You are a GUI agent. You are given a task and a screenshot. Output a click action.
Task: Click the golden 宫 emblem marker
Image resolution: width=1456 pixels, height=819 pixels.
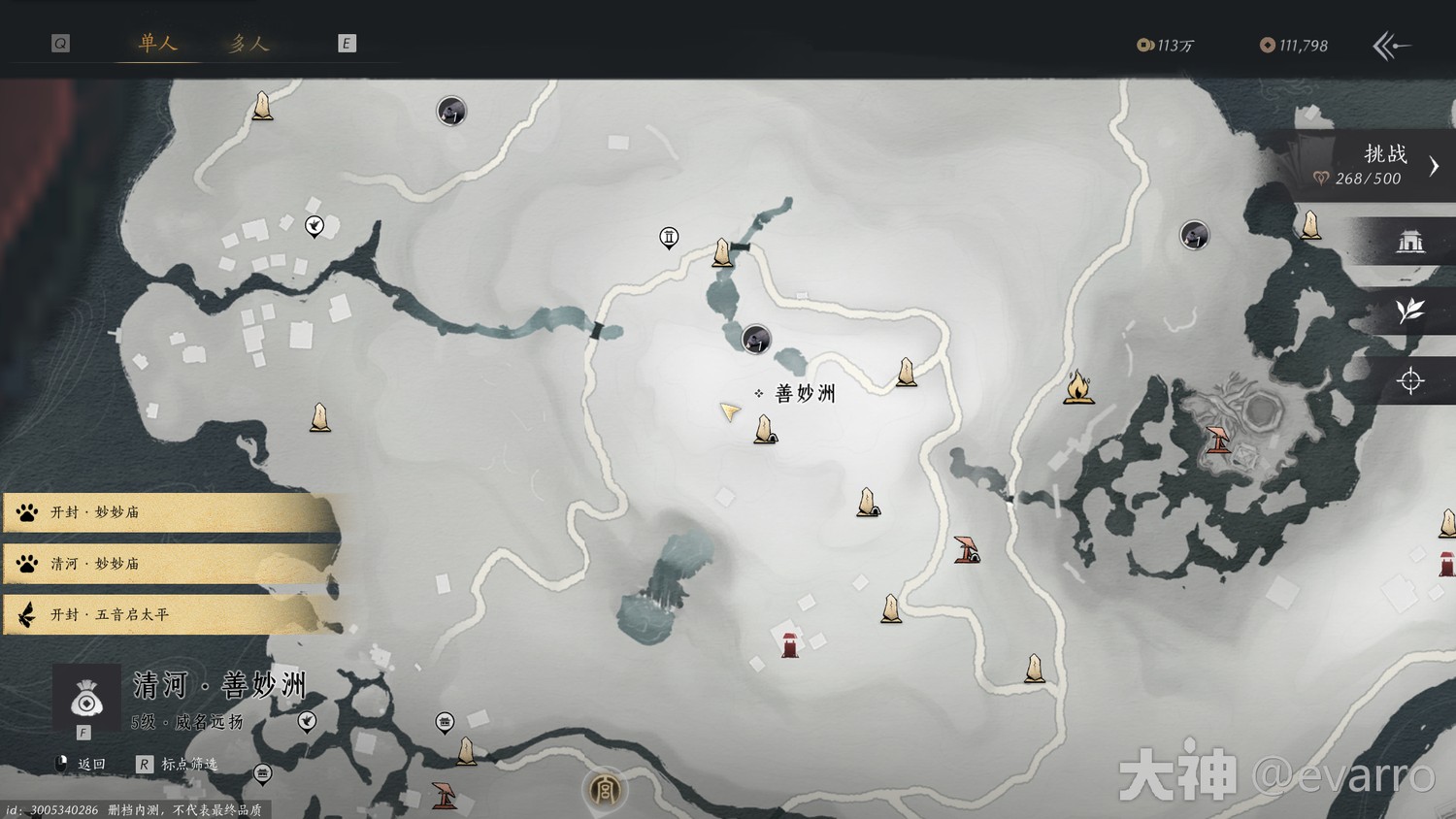[x=605, y=791]
